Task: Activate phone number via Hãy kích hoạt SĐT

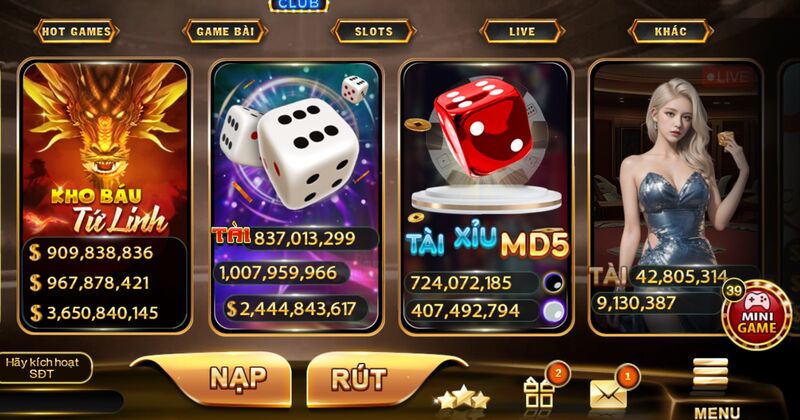Action: [47, 367]
